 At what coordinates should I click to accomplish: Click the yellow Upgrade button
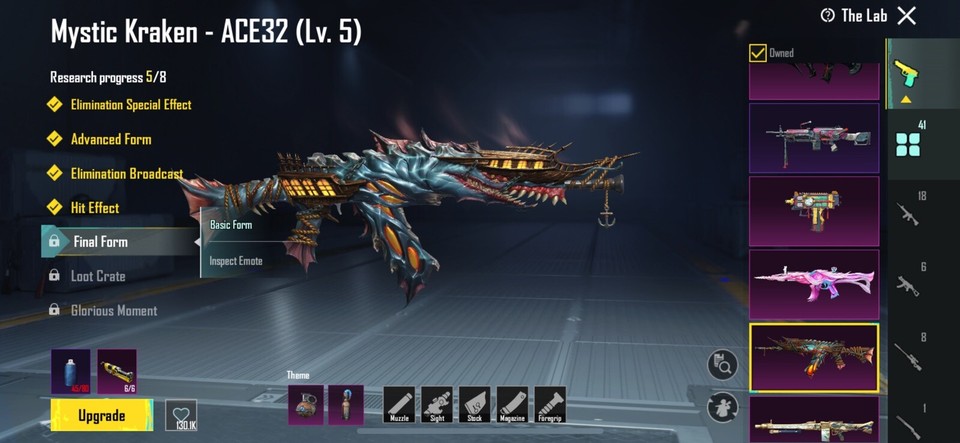[x=102, y=415]
